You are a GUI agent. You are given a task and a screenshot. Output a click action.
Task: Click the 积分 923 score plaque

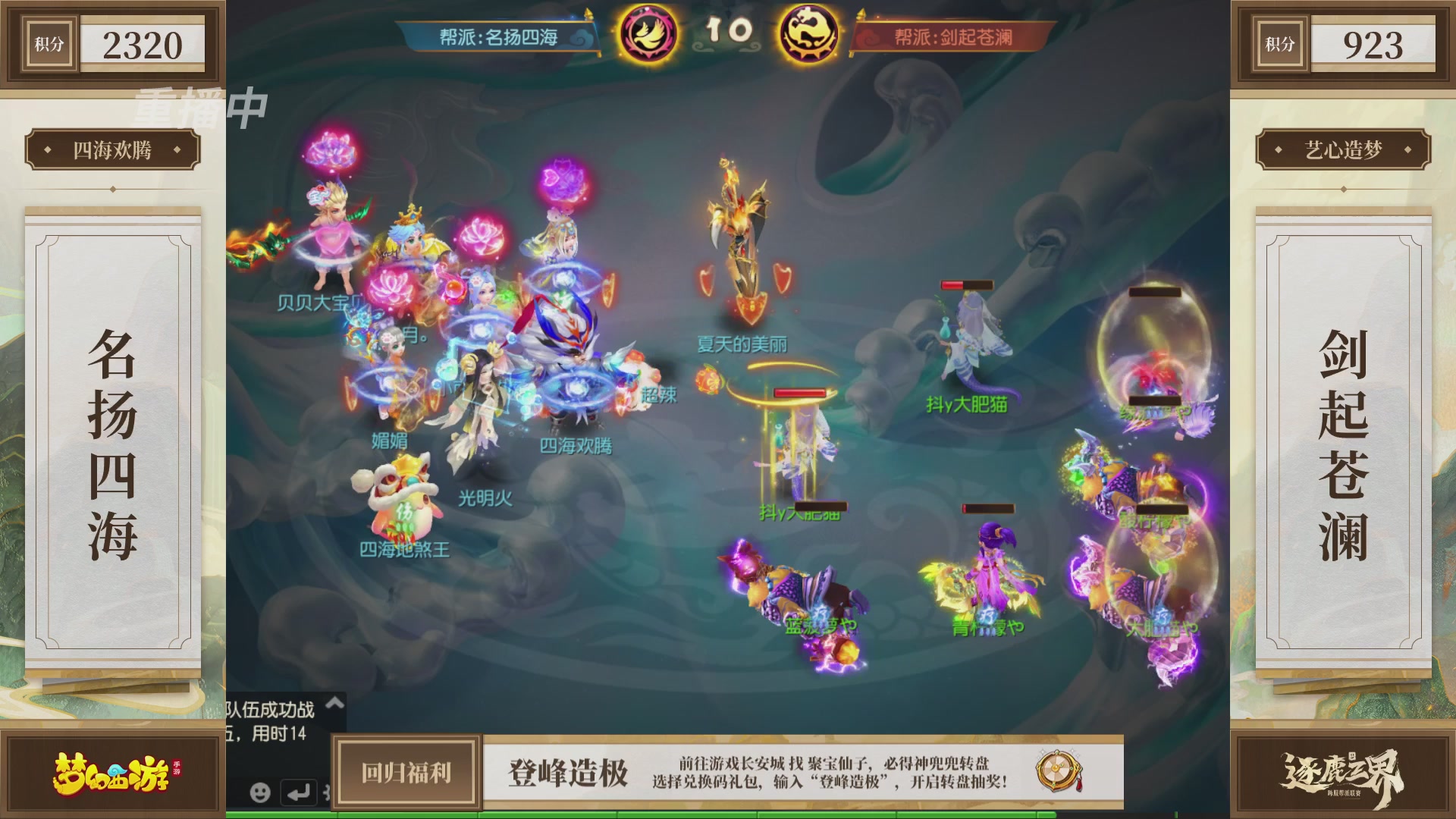tap(1343, 43)
